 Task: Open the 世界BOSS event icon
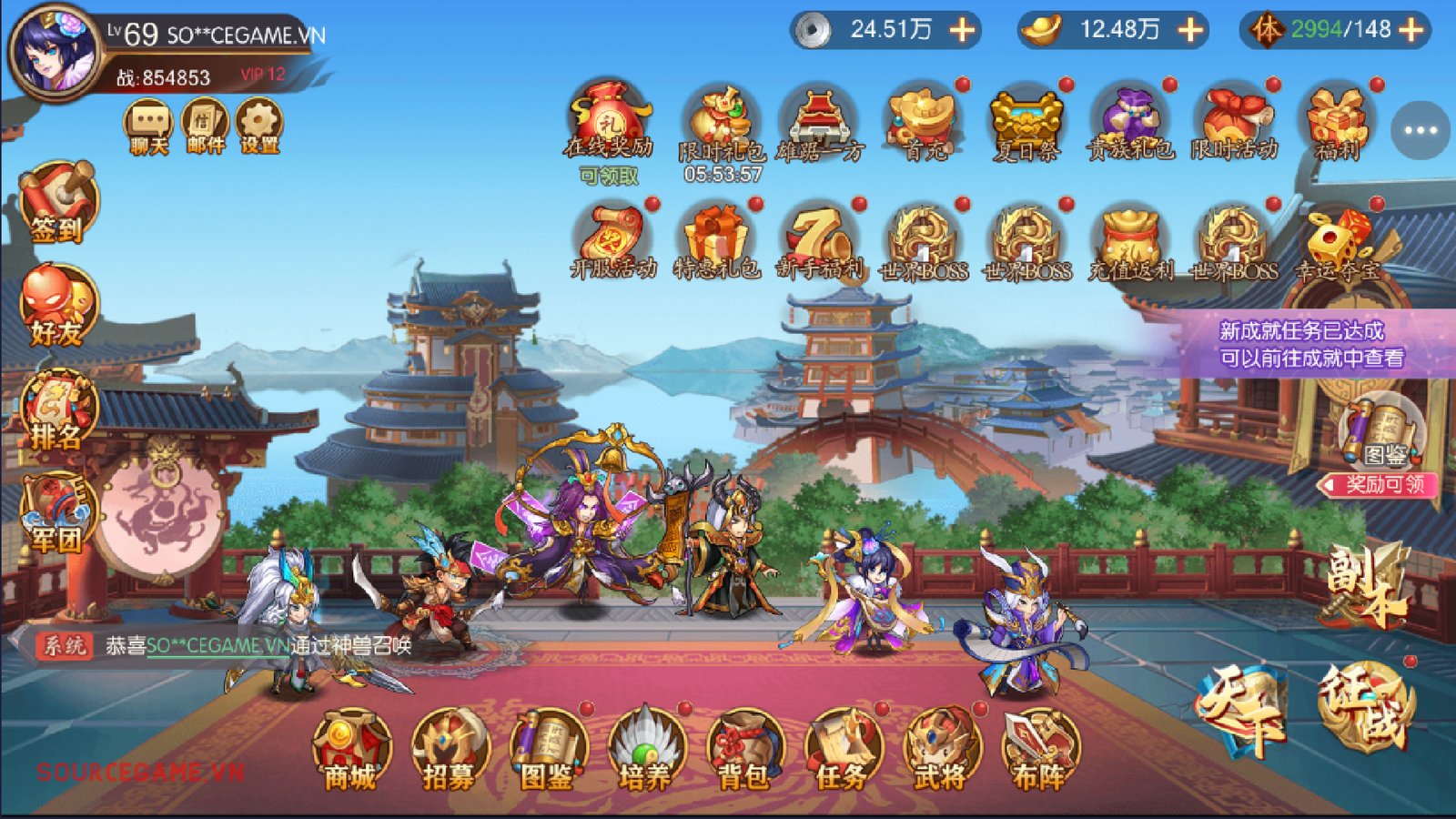pos(916,239)
